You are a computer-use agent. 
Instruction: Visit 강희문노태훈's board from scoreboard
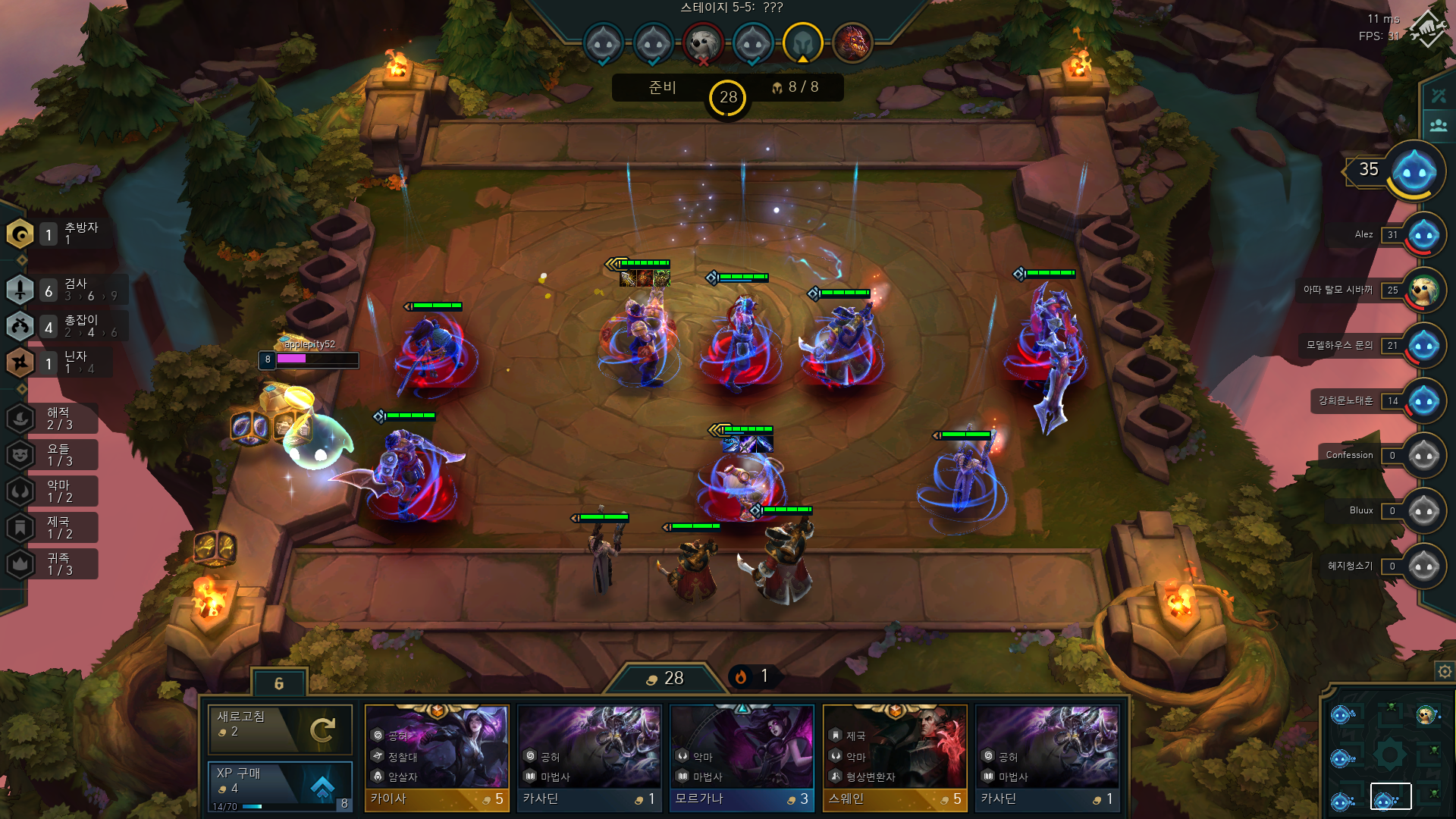pyautogui.click(x=1423, y=401)
